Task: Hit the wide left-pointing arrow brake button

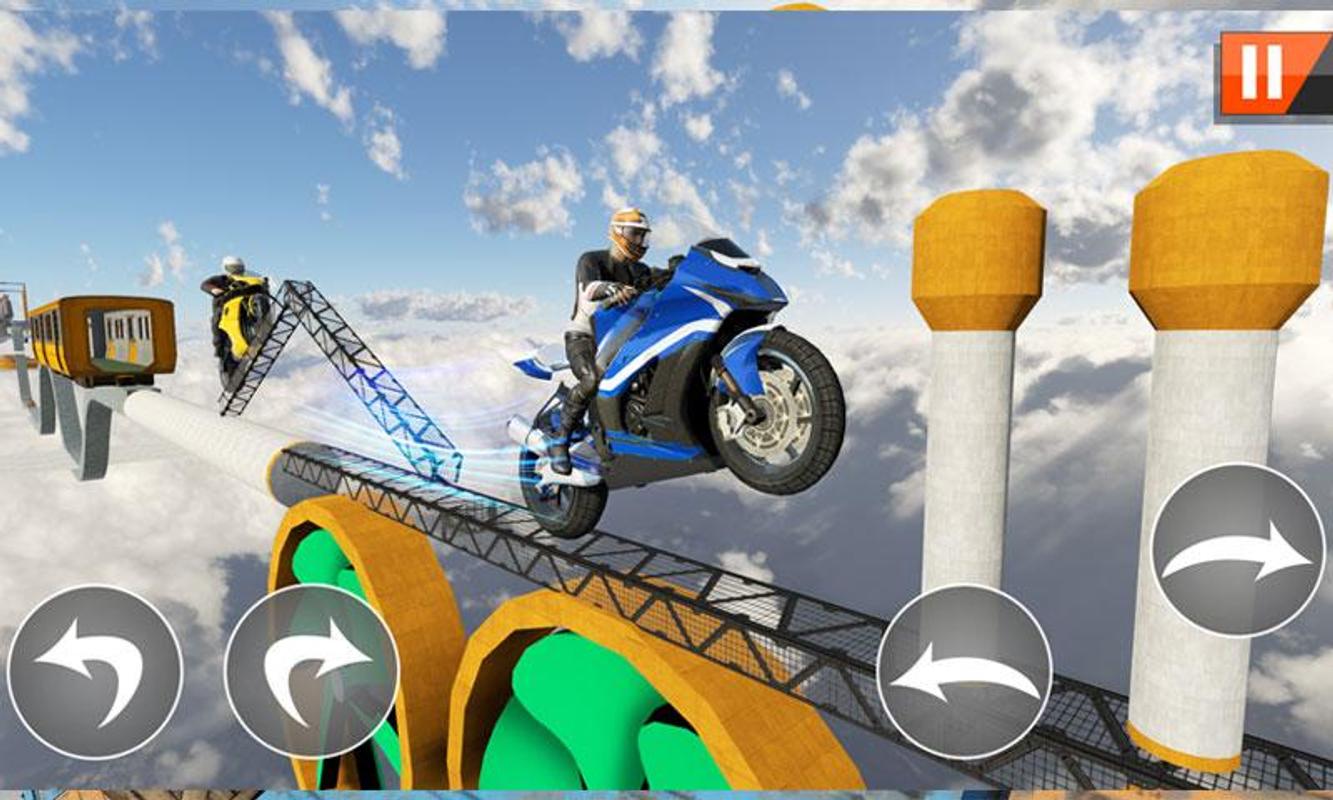Action: [x=964, y=672]
